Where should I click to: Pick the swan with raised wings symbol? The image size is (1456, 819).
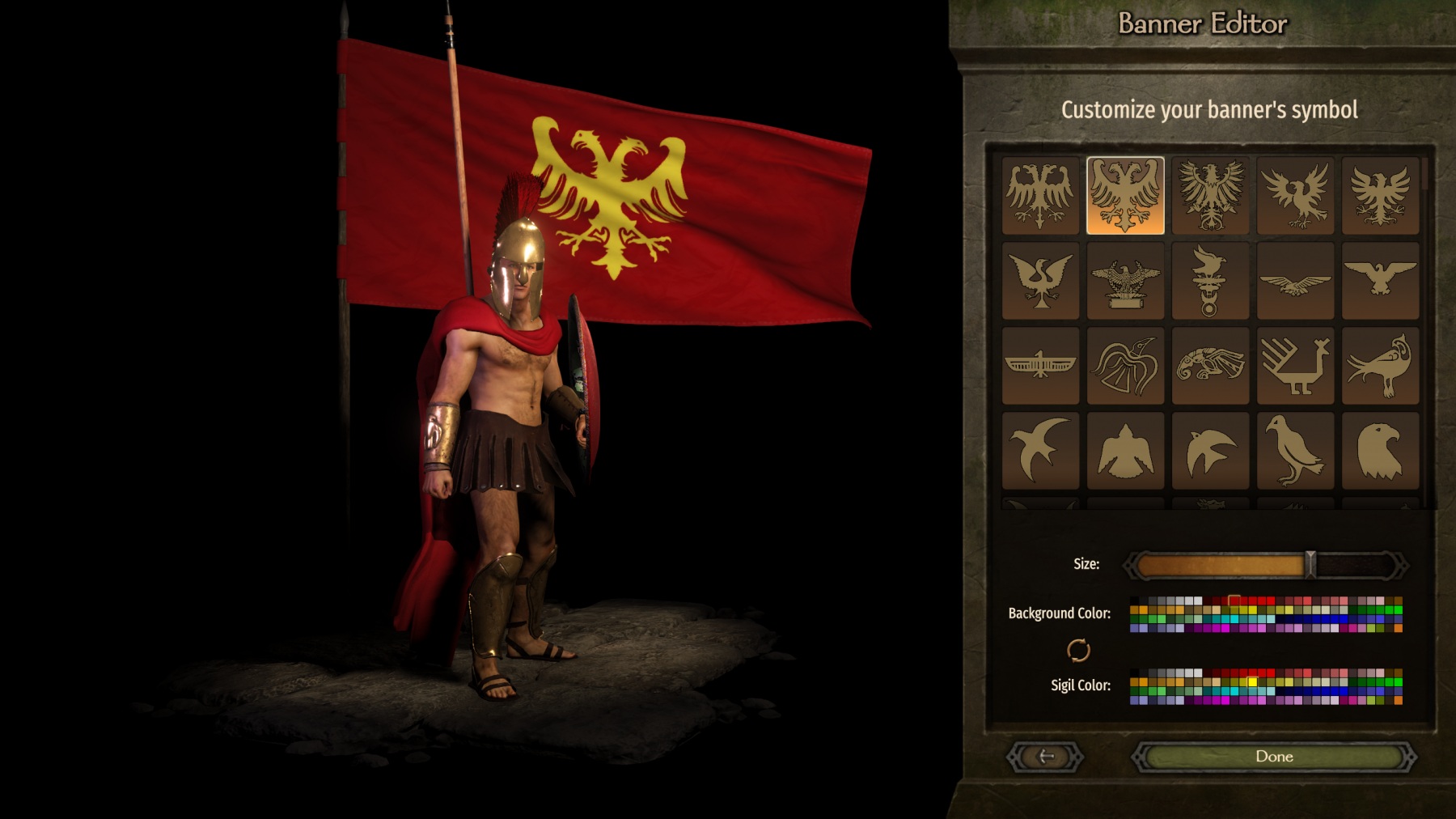point(1040,281)
